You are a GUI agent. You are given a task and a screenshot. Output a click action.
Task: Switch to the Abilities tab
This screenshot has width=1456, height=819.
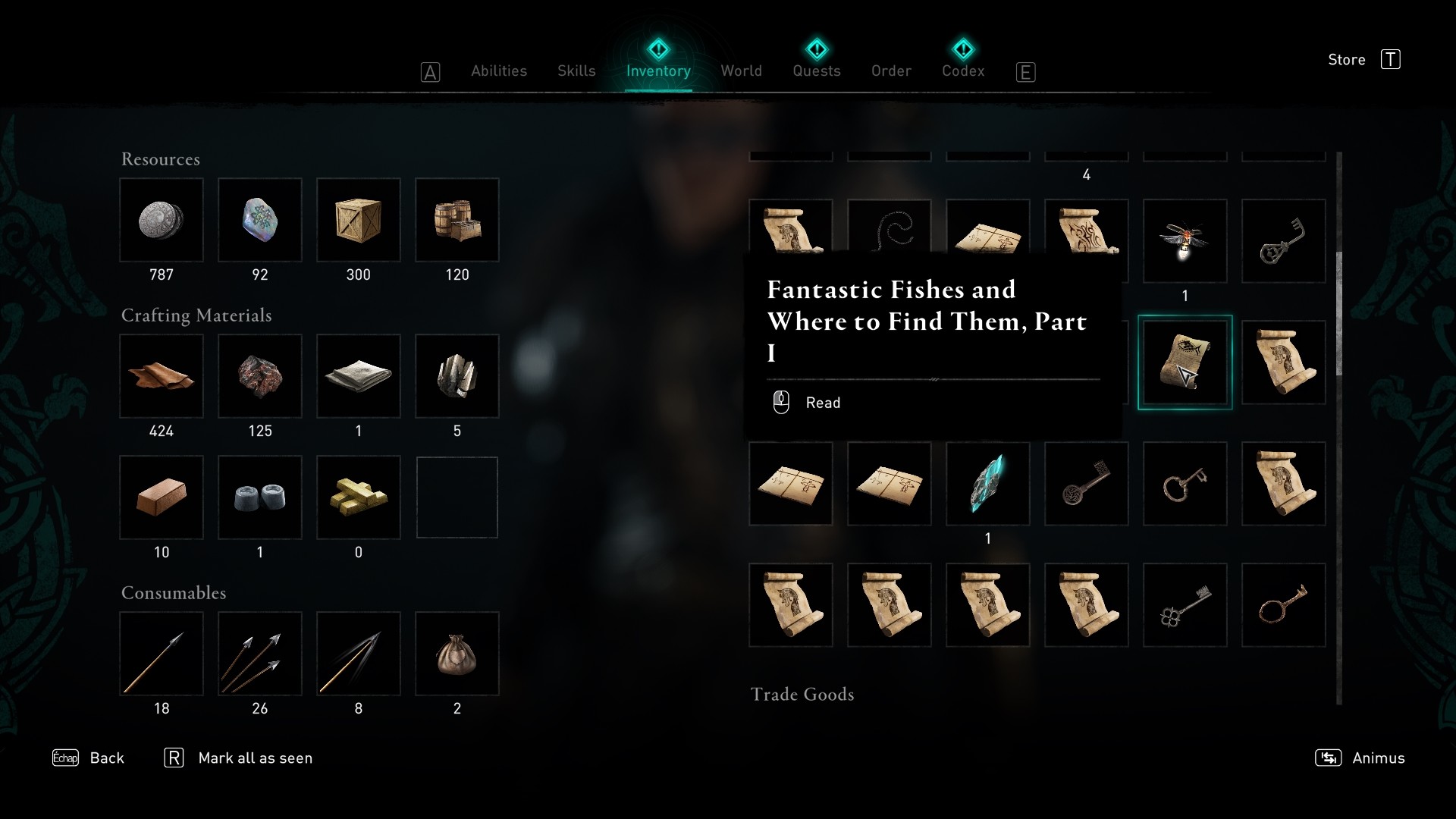499,71
